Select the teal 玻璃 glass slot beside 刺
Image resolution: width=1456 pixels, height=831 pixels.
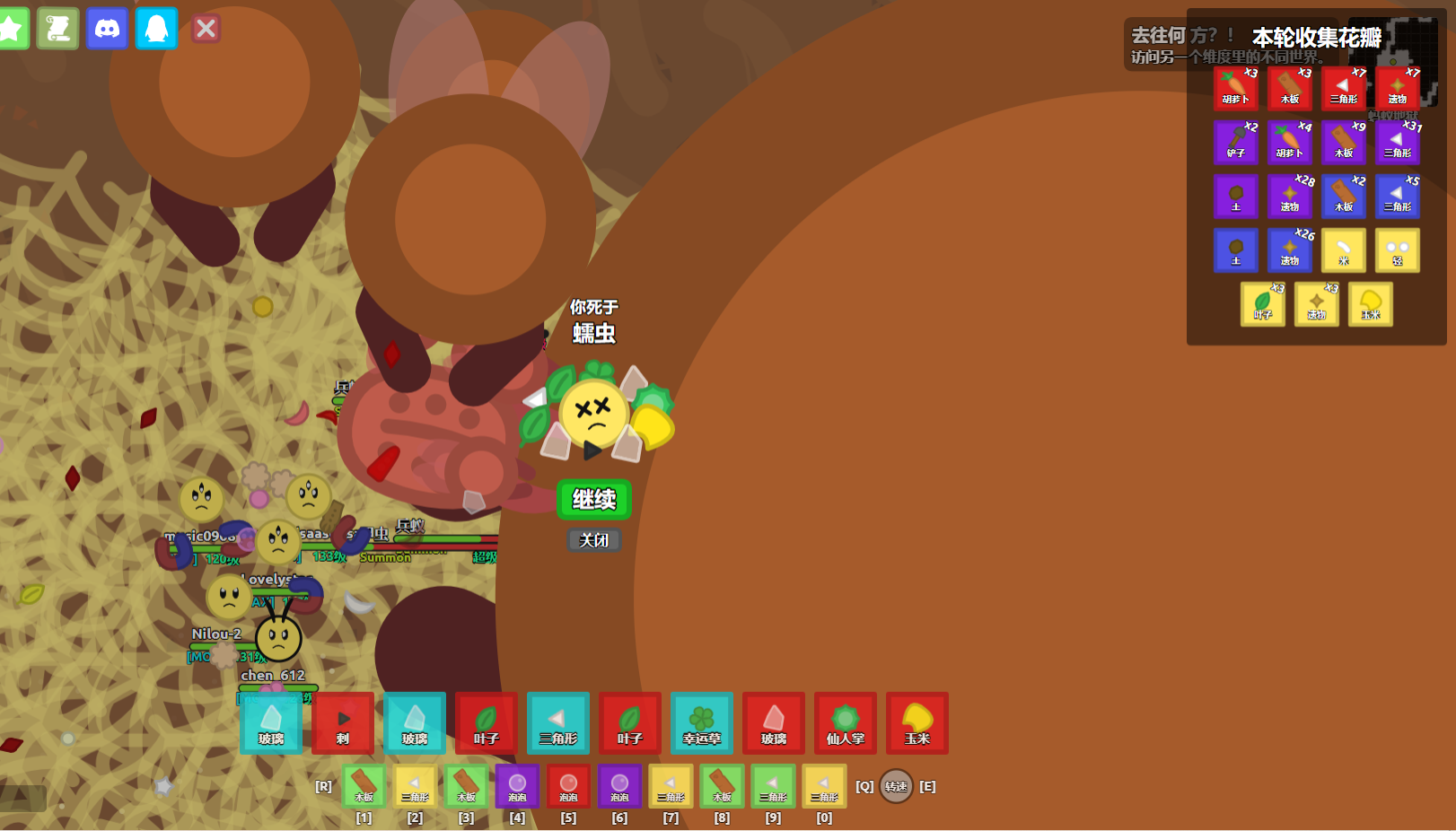tap(271, 722)
